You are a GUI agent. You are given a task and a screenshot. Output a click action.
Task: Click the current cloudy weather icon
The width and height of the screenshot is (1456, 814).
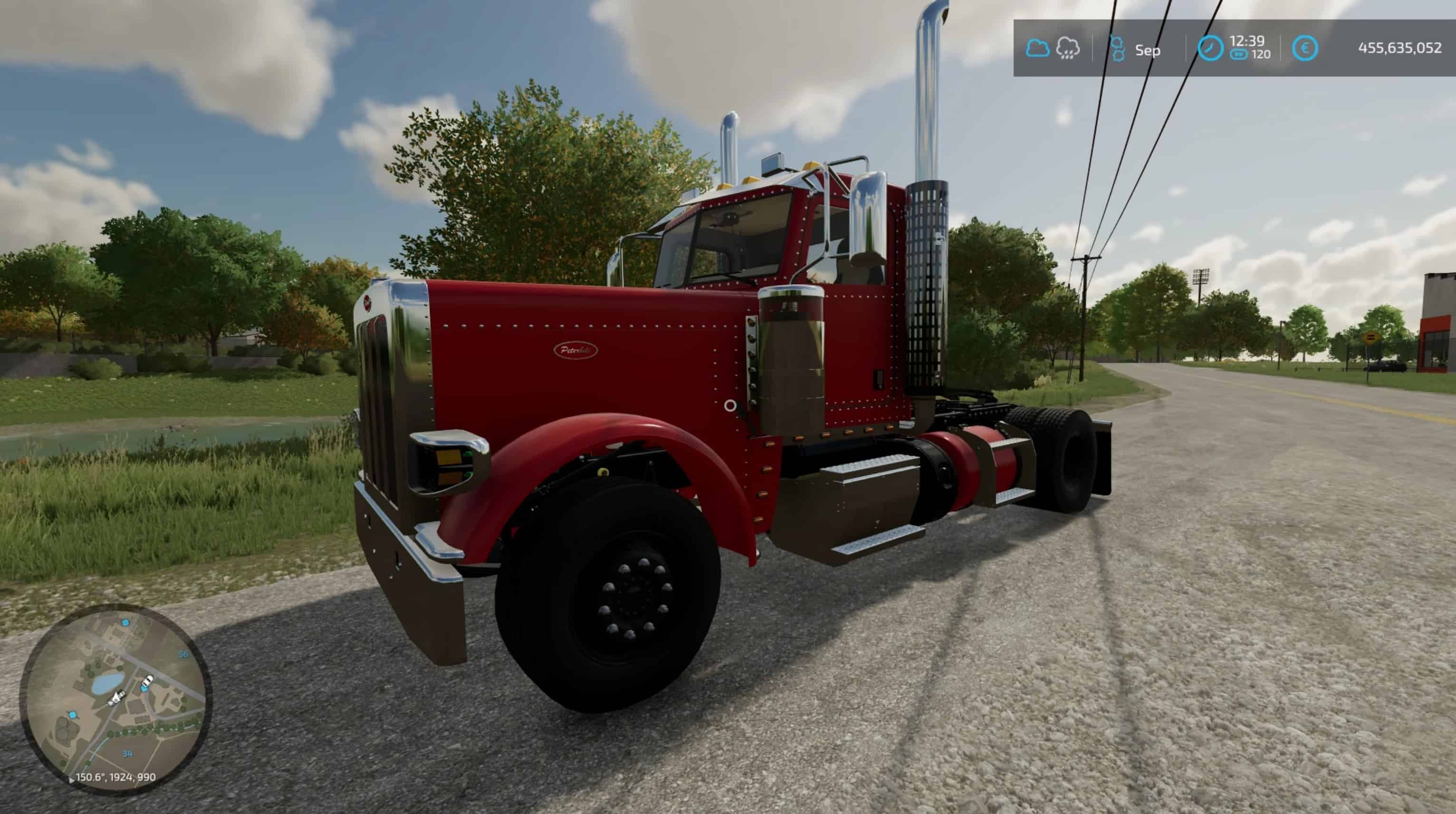coord(1037,48)
